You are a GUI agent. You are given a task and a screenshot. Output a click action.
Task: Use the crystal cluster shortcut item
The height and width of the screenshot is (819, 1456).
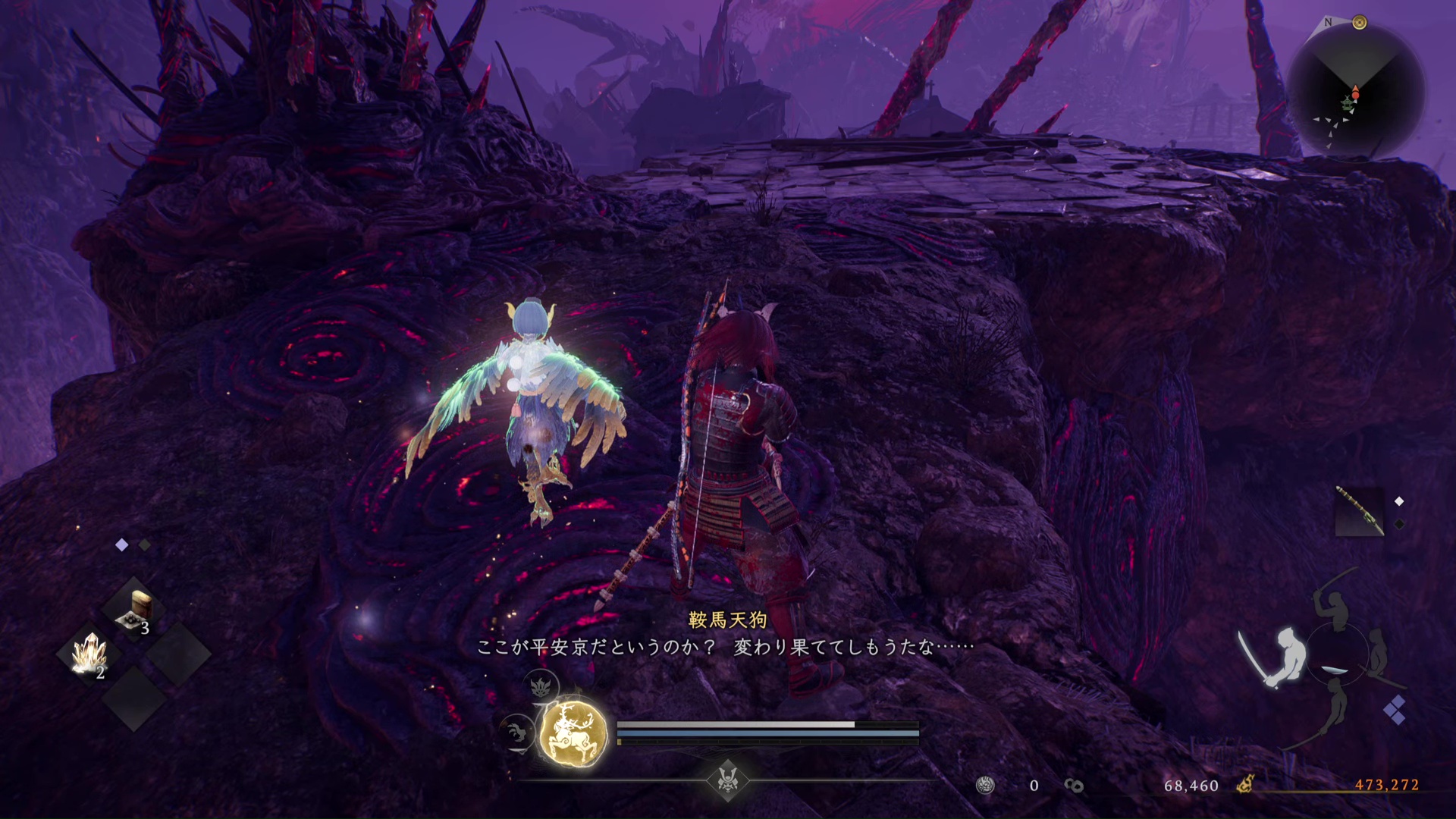(x=90, y=654)
